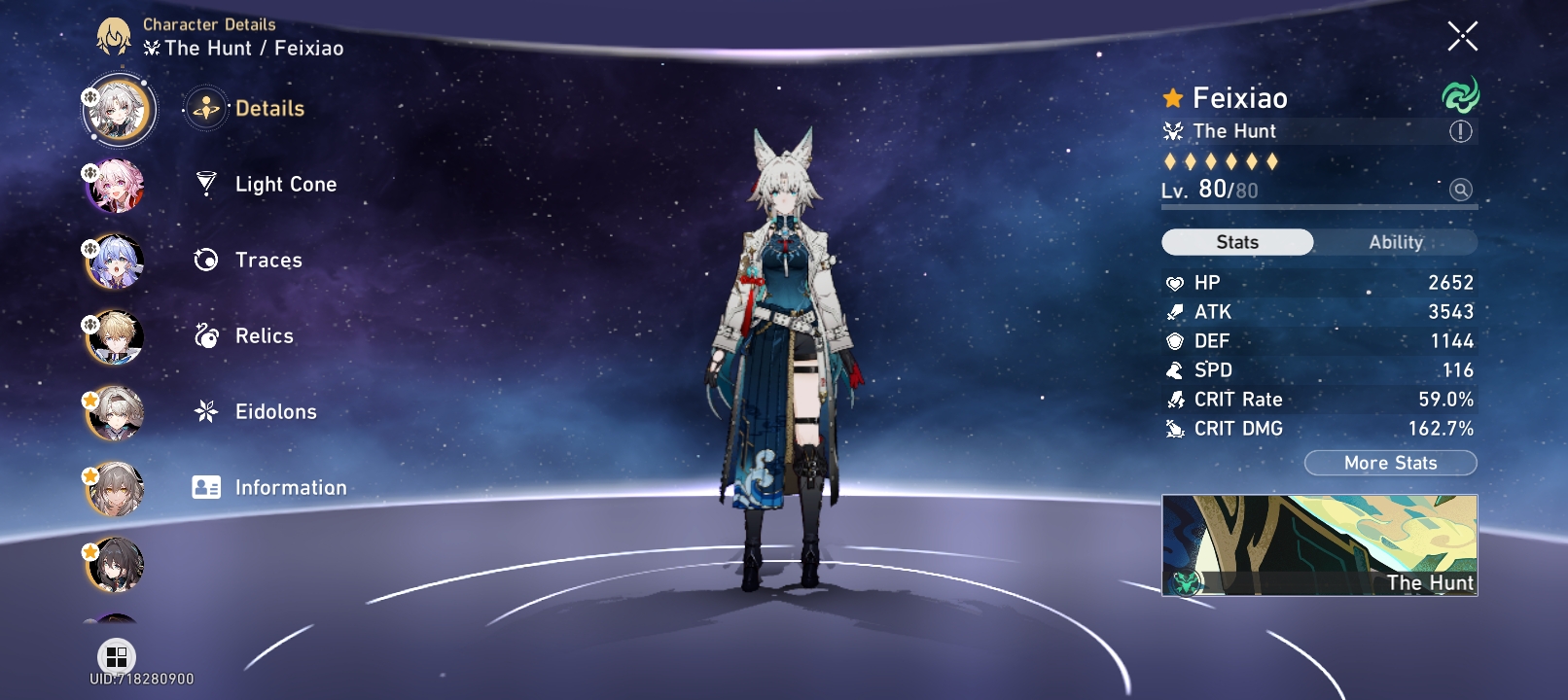Click the Wind element icon beside Feixiao
Image resolution: width=1568 pixels, height=700 pixels.
pyautogui.click(x=1461, y=97)
